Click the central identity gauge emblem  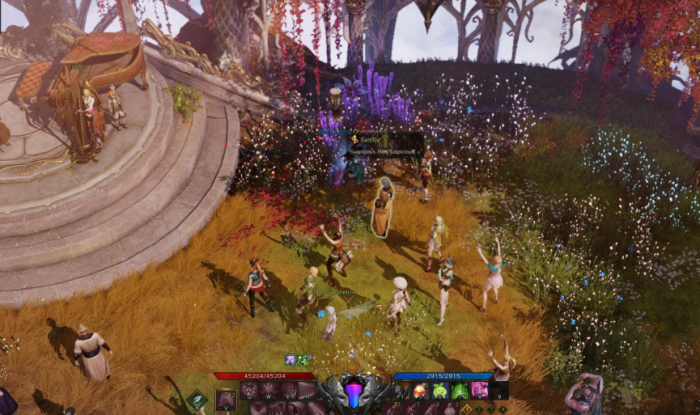point(353,391)
